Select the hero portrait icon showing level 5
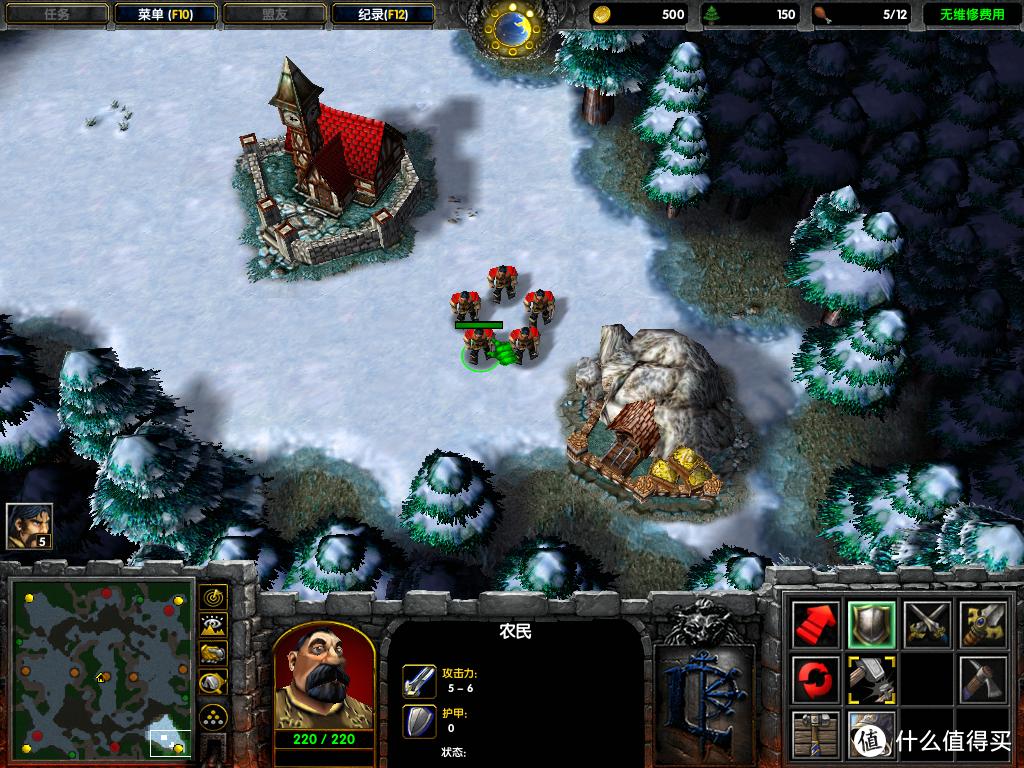 [29, 526]
